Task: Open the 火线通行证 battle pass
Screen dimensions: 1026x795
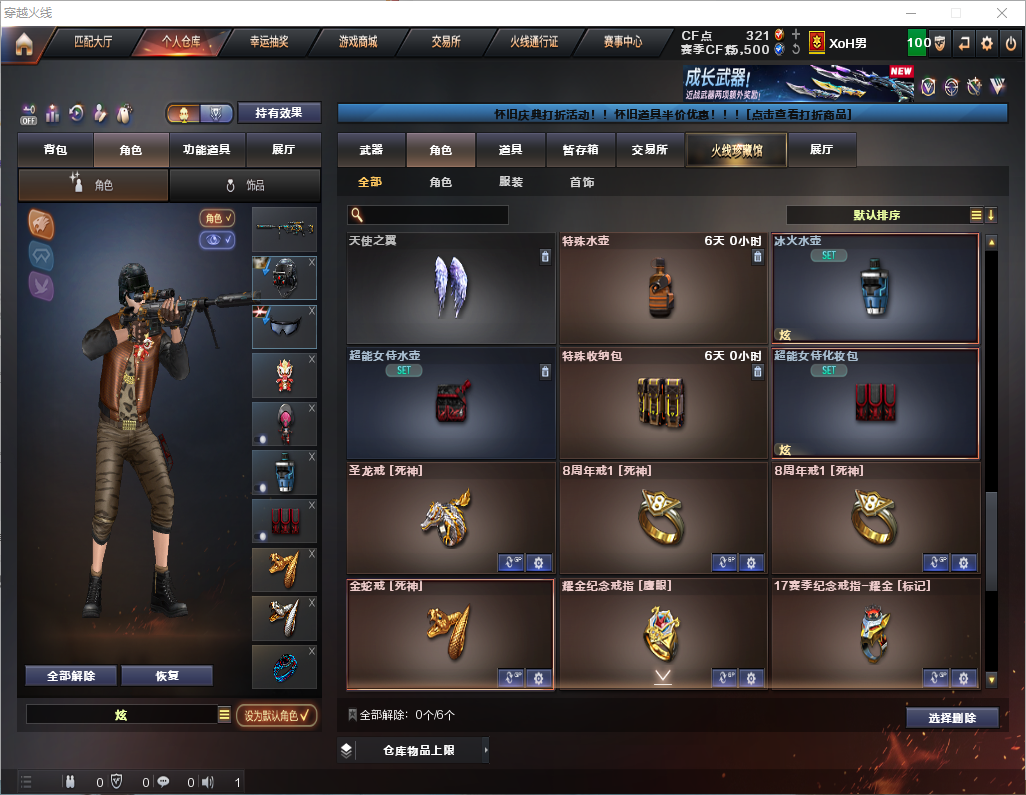Action: [x=534, y=43]
